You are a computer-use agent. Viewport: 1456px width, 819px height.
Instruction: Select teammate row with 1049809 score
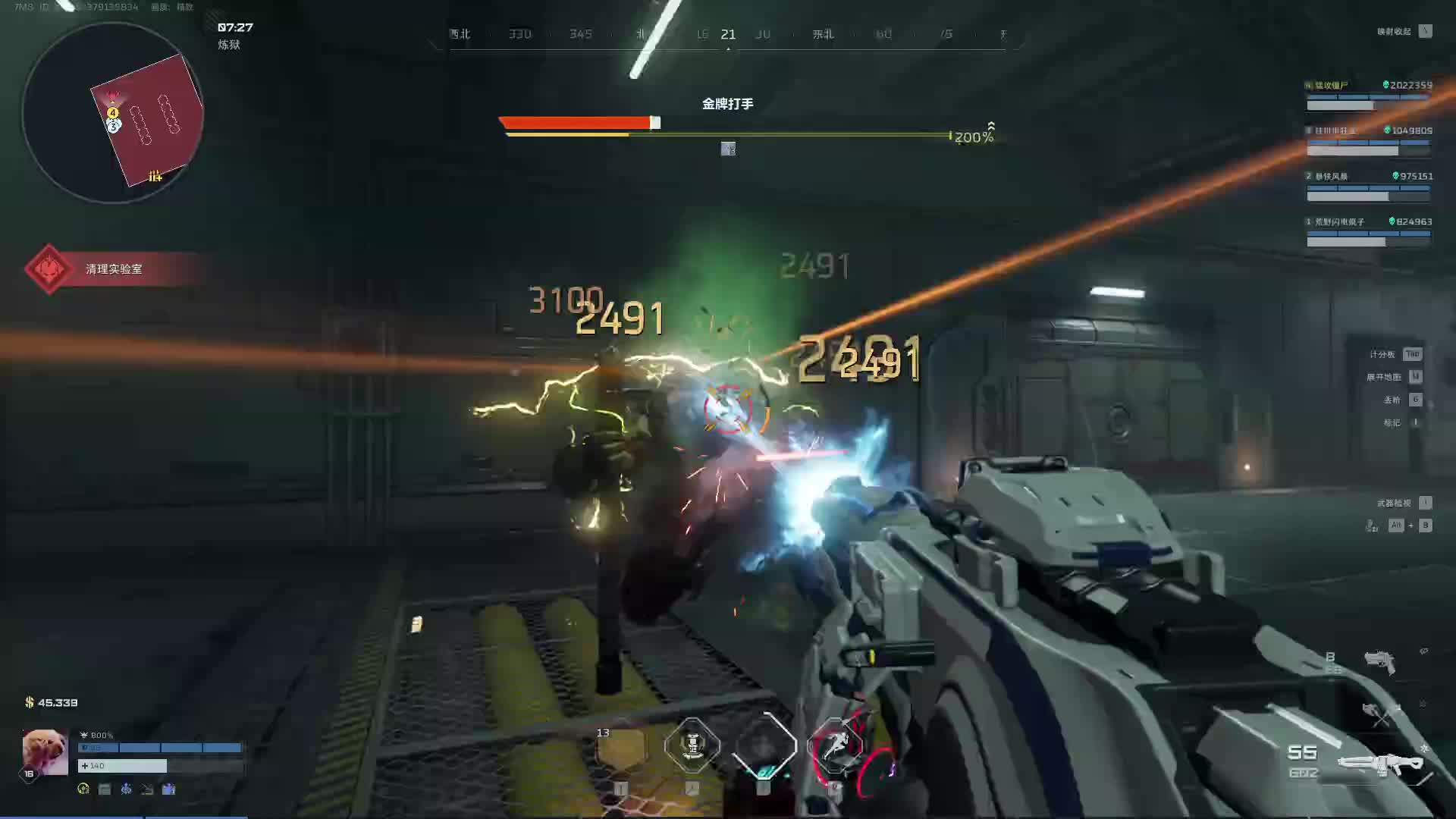pos(1368,140)
